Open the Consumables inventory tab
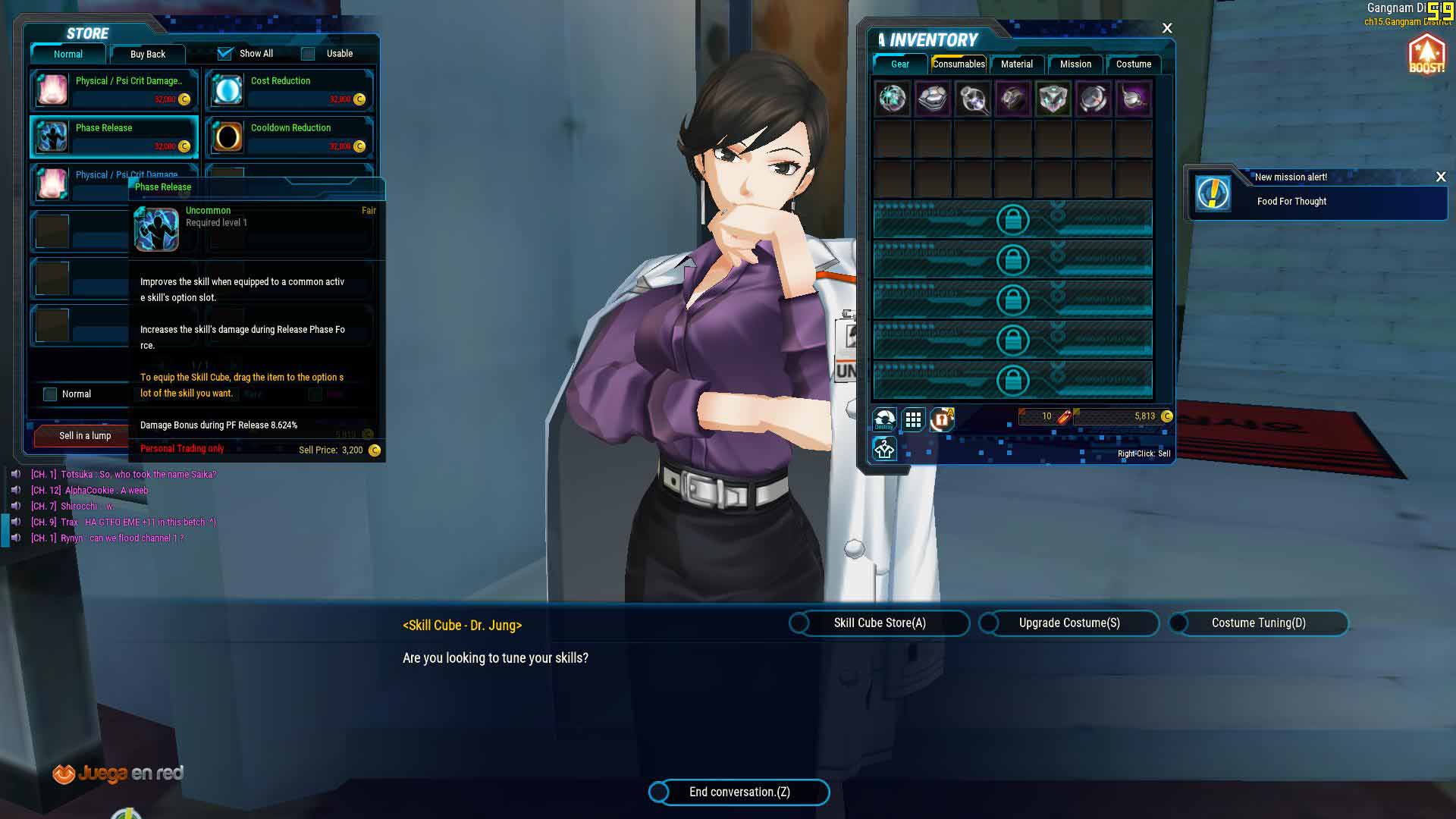The image size is (1456, 819). point(959,64)
